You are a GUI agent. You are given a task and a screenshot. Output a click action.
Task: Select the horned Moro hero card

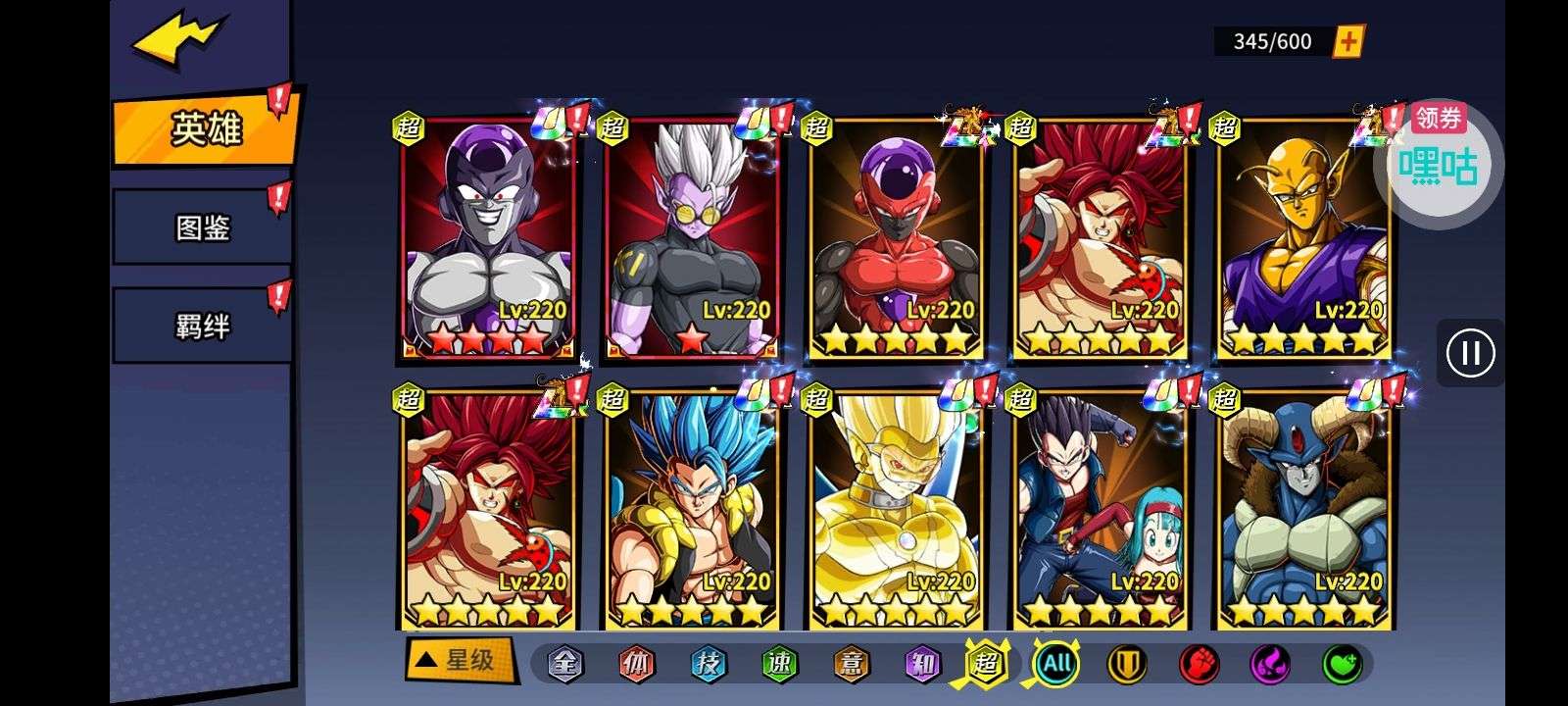coord(1303,510)
